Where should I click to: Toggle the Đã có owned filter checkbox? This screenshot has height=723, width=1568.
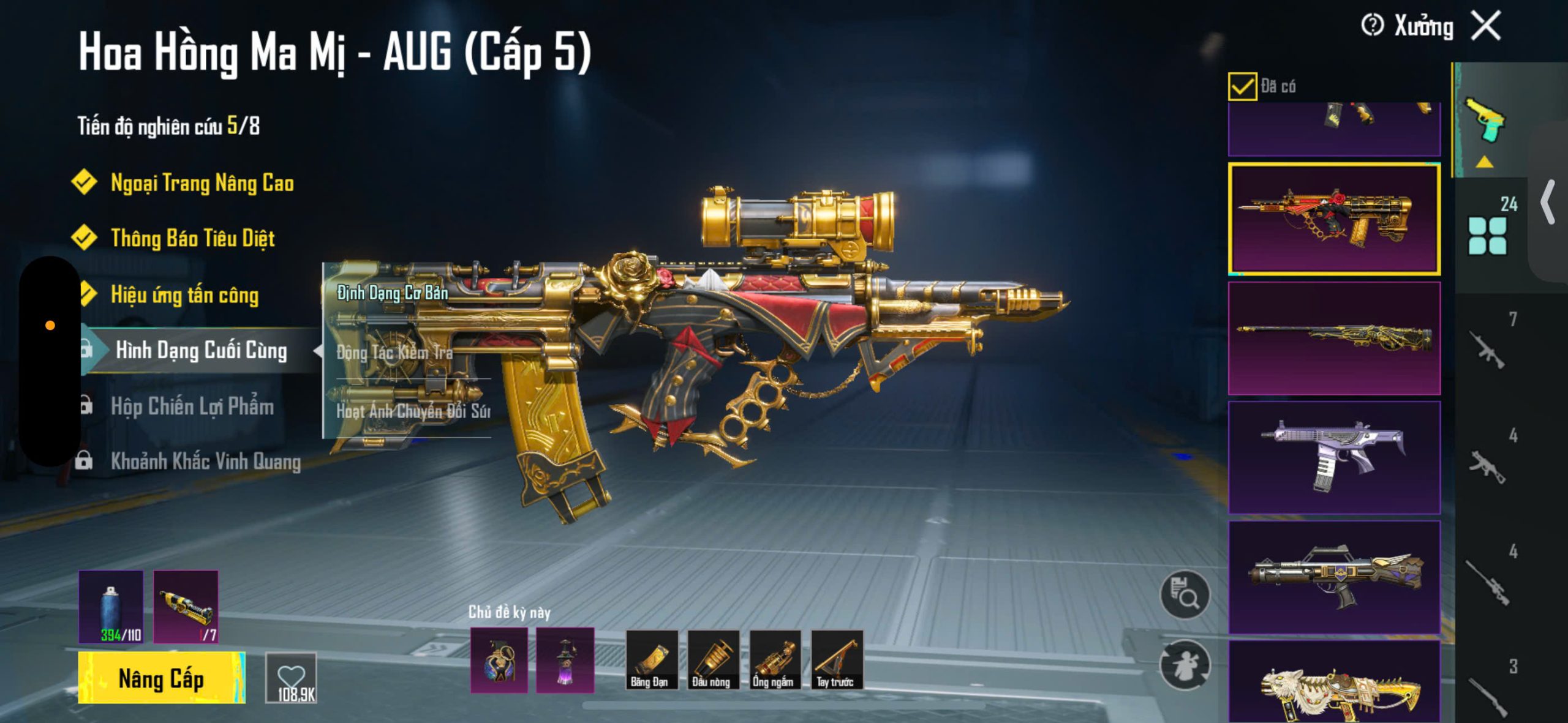(1242, 86)
